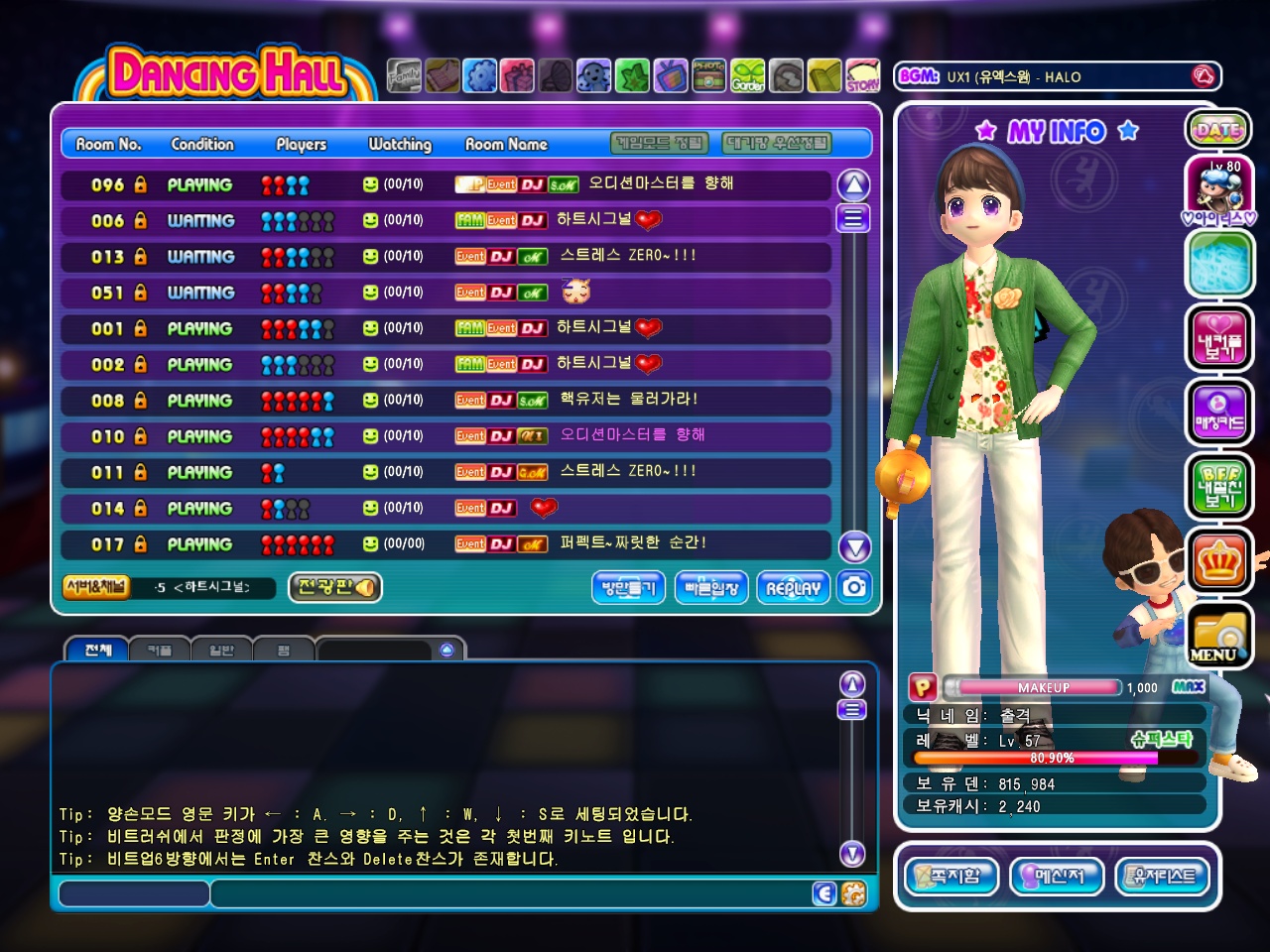This screenshot has height=952, width=1270.
Task: Take a screenshot with the camera button
Action: click(x=854, y=587)
